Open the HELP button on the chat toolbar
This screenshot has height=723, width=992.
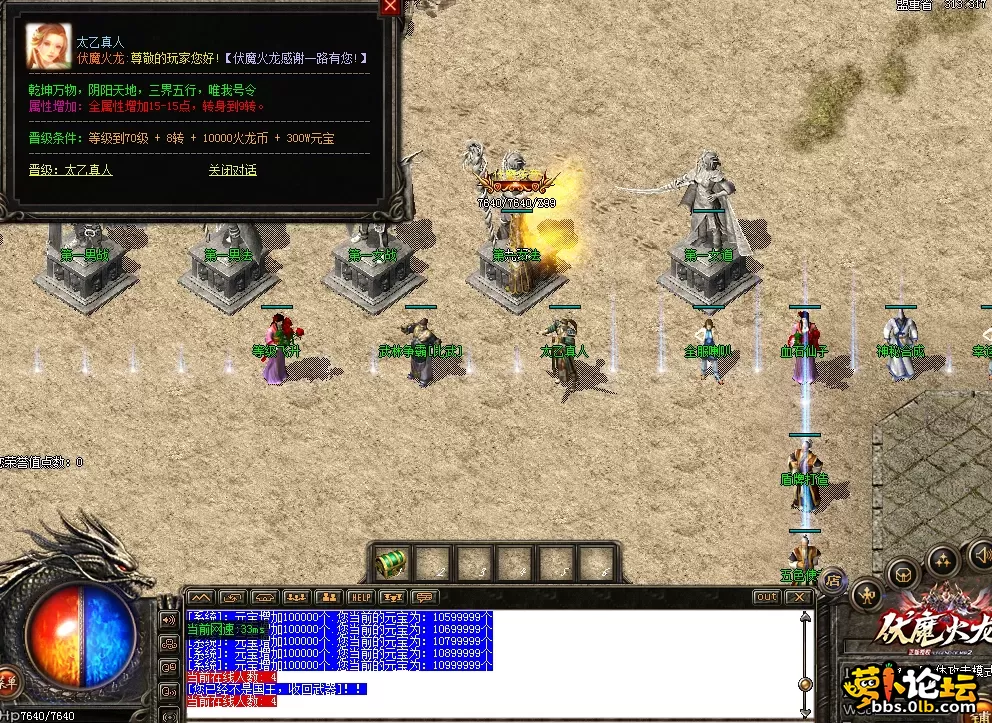point(360,597)
